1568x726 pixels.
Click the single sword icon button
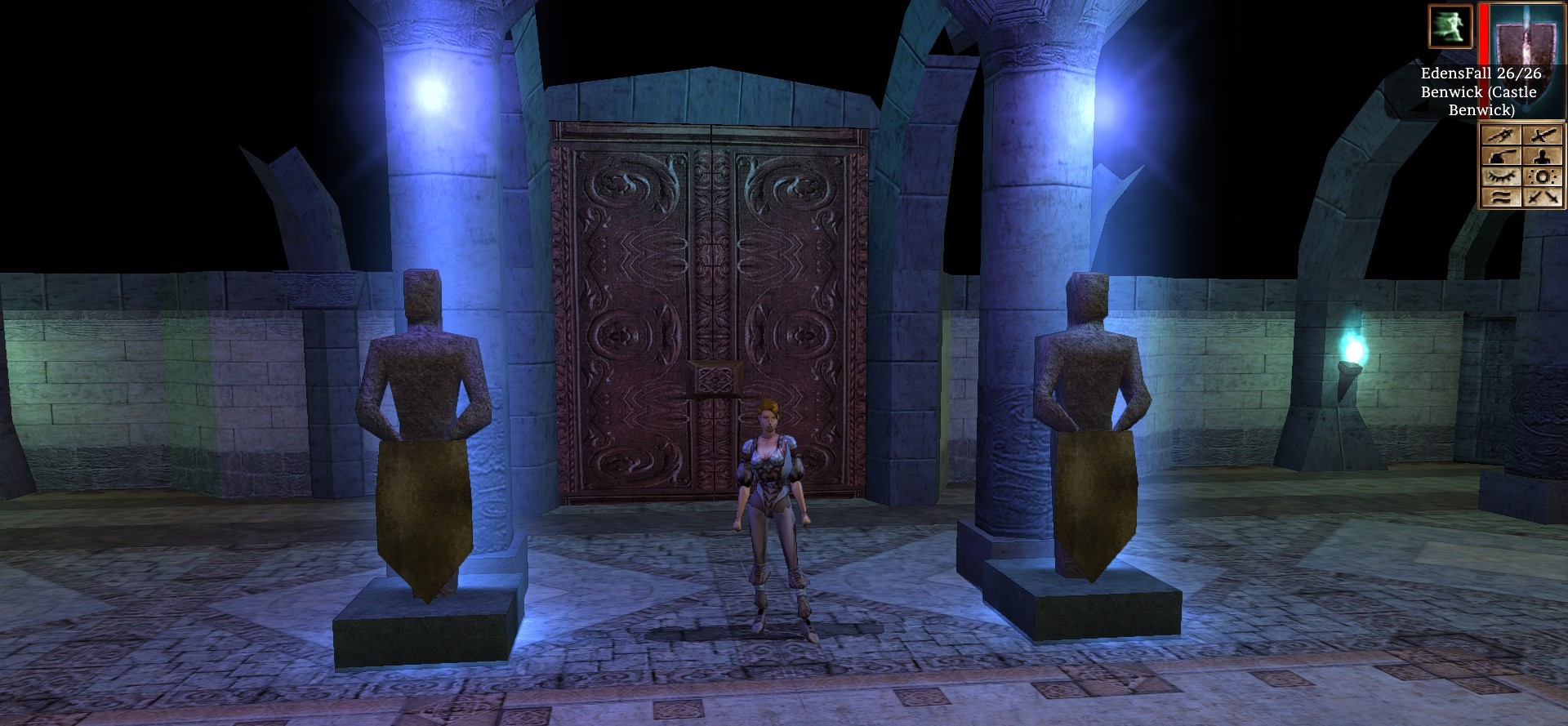[x=1543, y=136]
